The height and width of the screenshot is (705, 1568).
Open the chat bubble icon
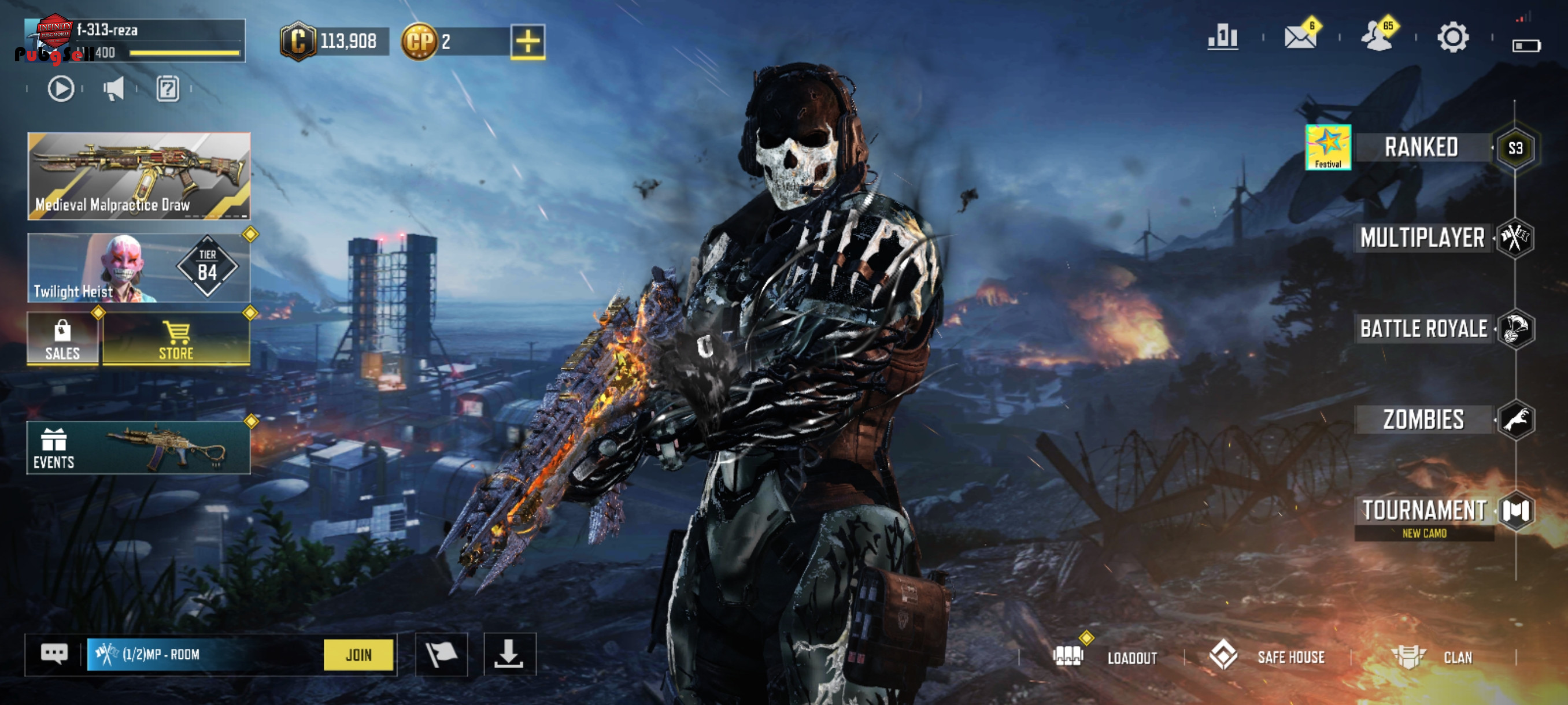click(54, 655)
